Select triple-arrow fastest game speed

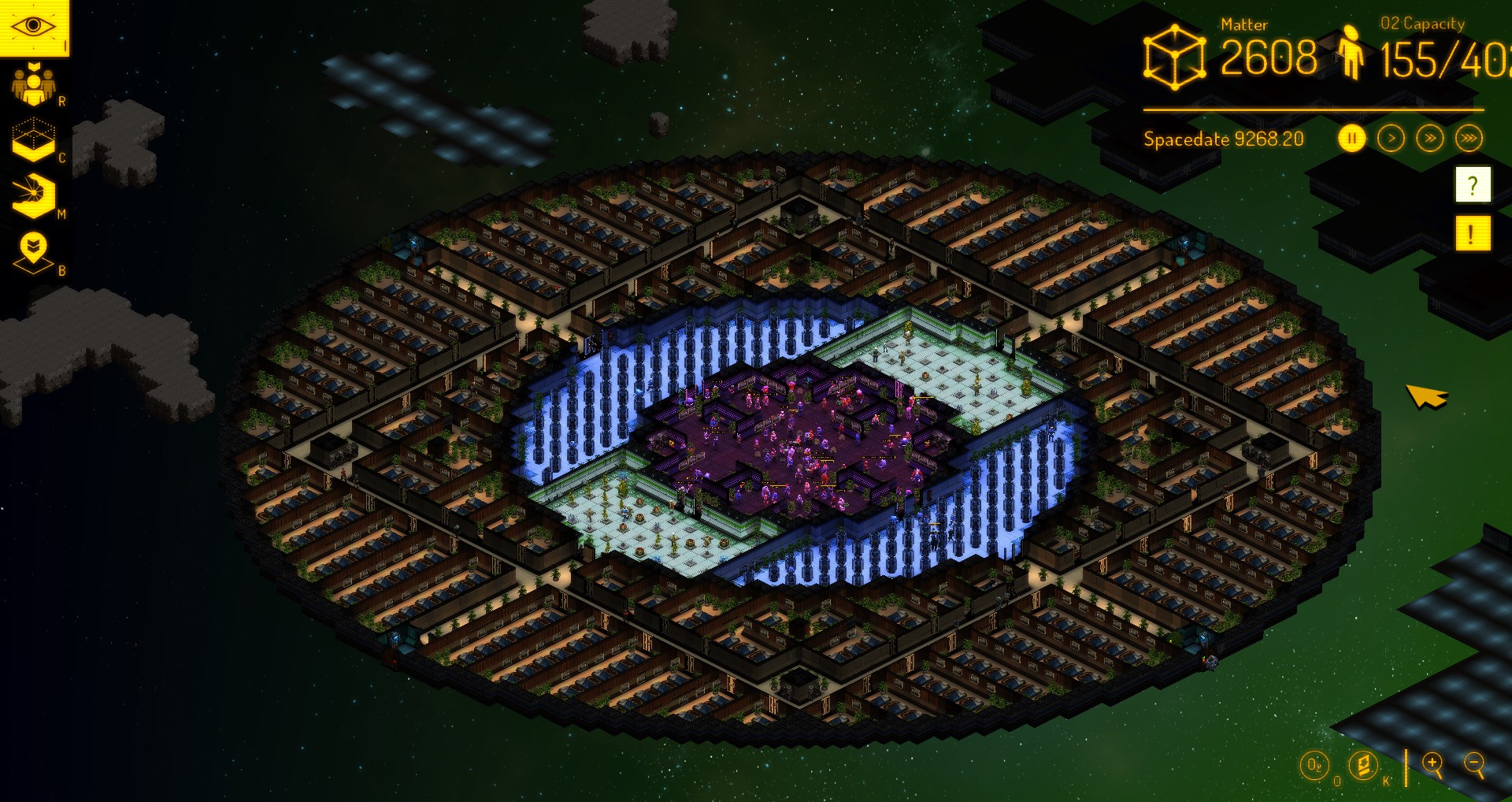[1469, 136]
